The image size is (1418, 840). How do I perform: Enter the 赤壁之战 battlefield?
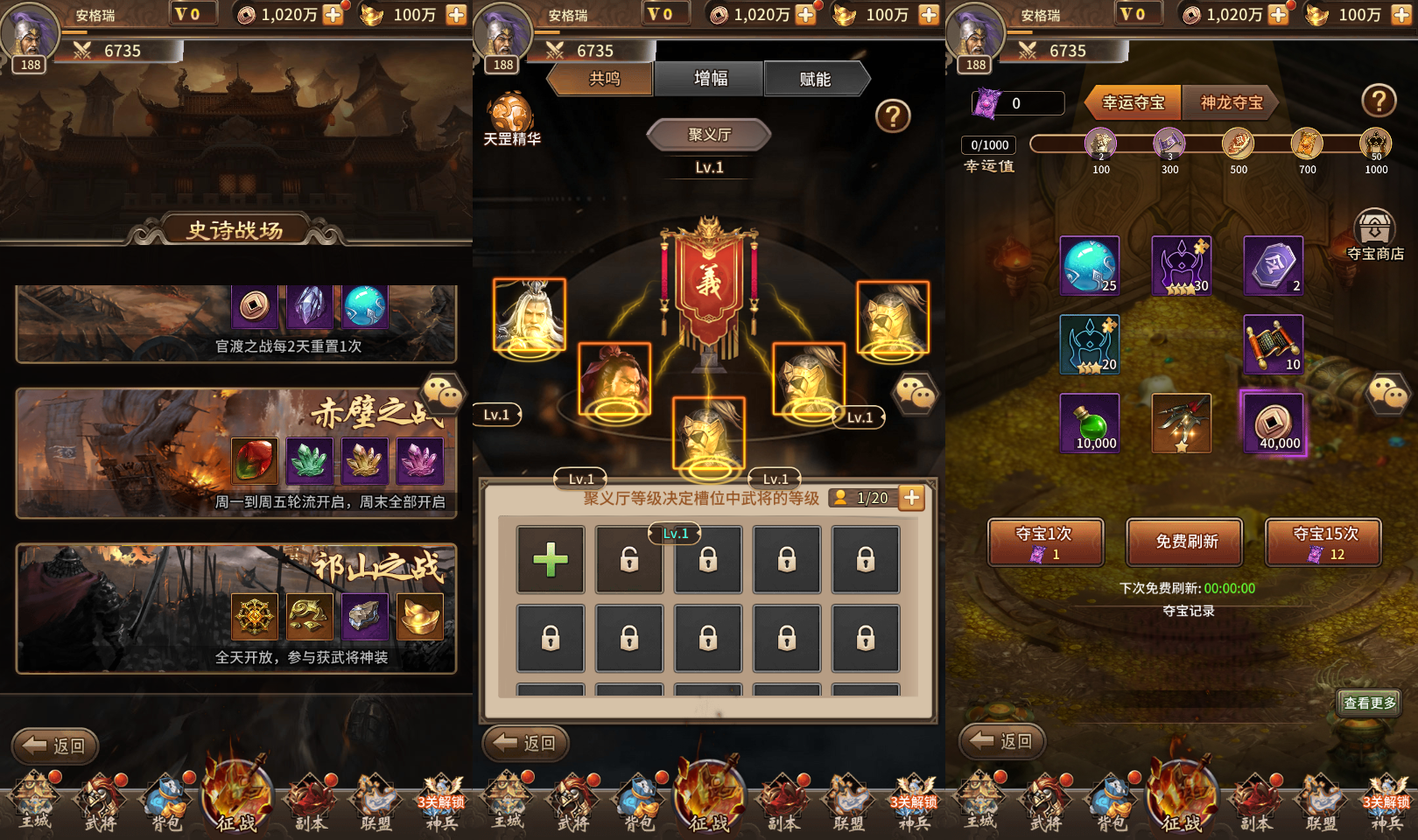235,452
